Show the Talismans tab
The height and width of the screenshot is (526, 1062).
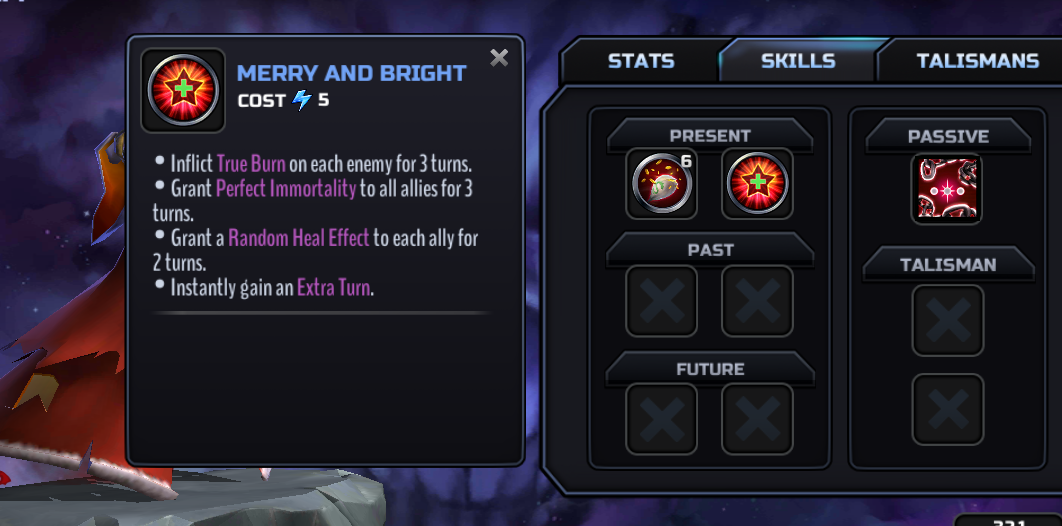point(976,61)
